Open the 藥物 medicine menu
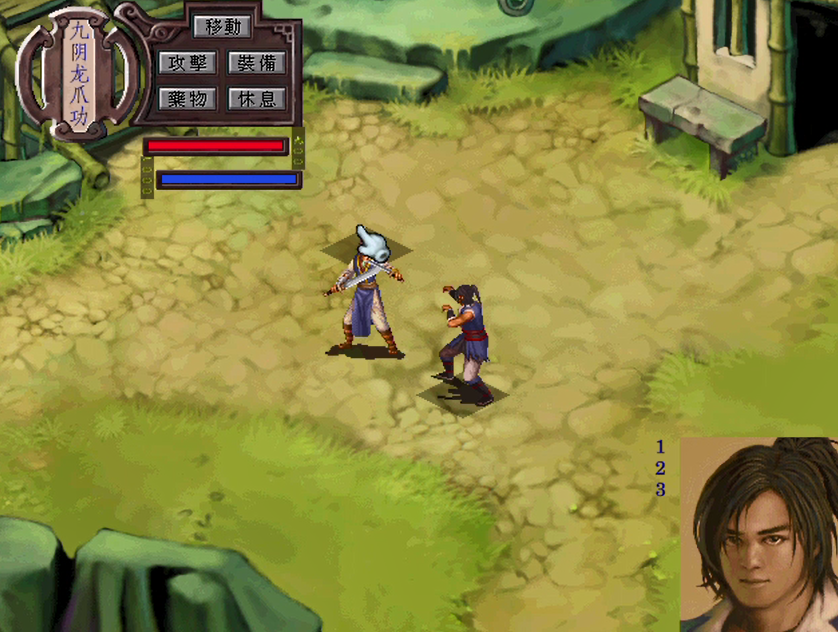The image size is (838, 632). [x=187, y=99]
